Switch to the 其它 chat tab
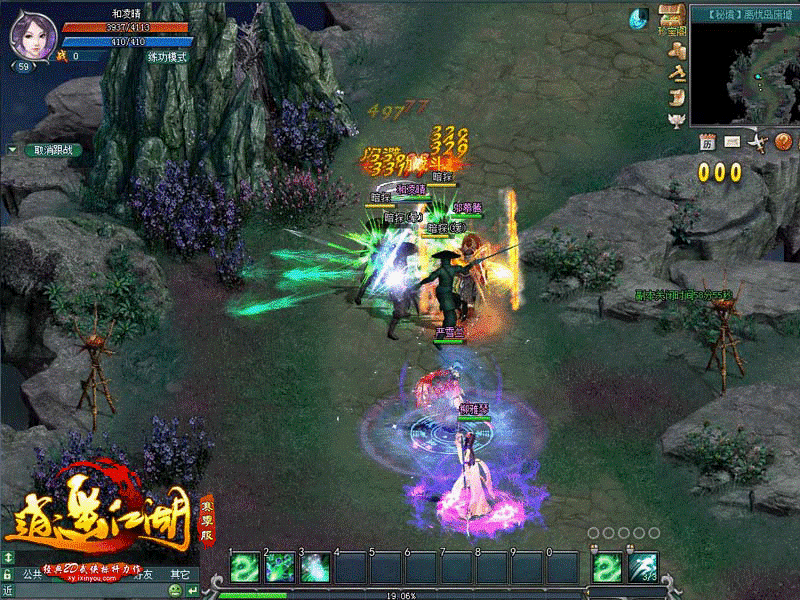This screenshot has height=600, width=800. 178,575
